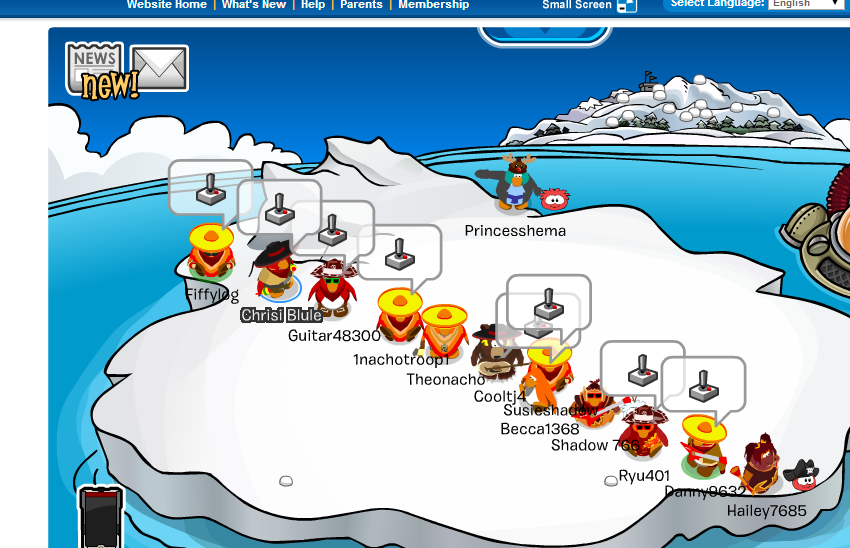Click the blue drop-down tab at top center
This screenshot has width=850, height=548.
545,35
